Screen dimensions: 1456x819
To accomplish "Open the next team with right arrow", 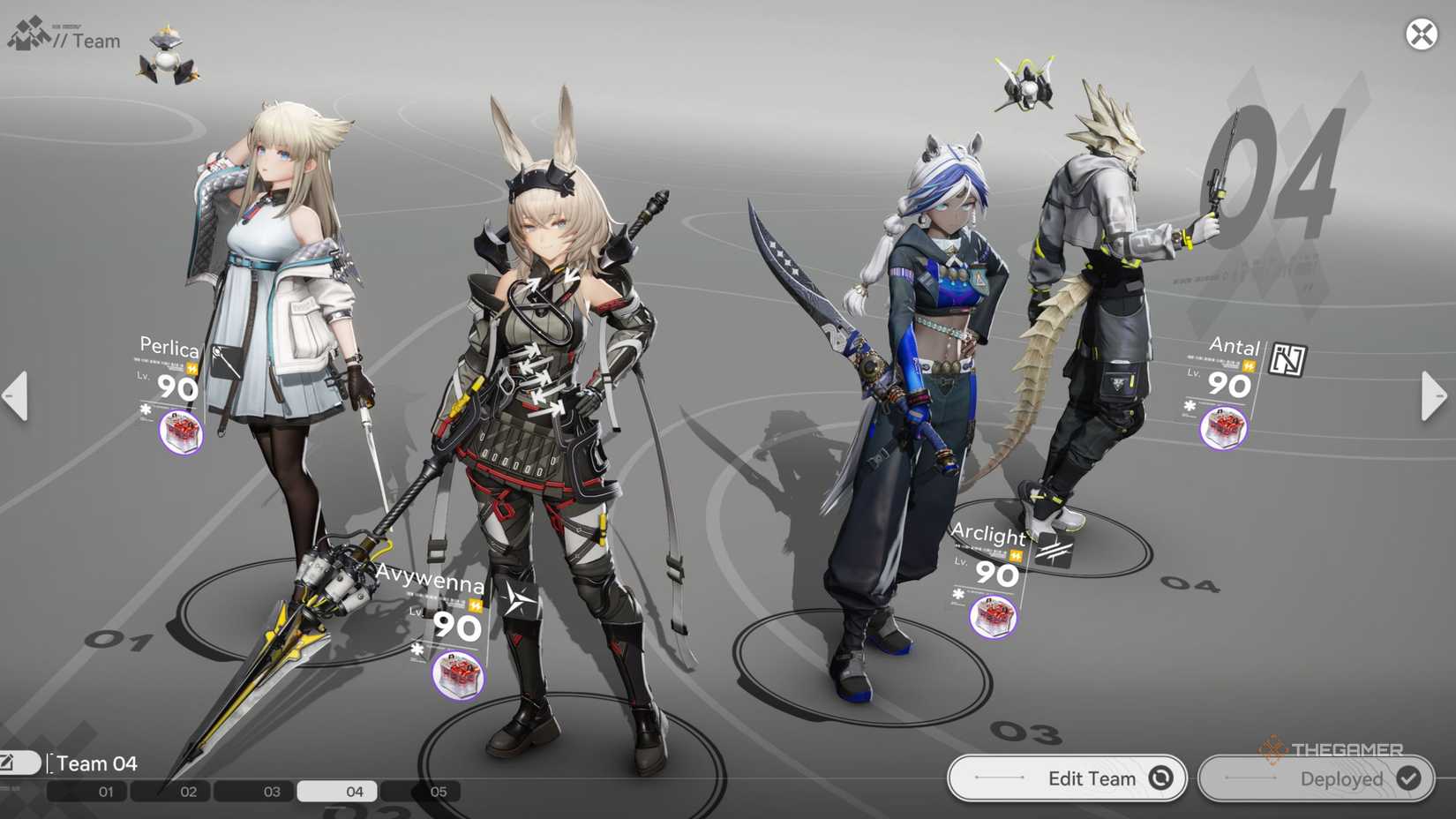I will coord(1435,396).
